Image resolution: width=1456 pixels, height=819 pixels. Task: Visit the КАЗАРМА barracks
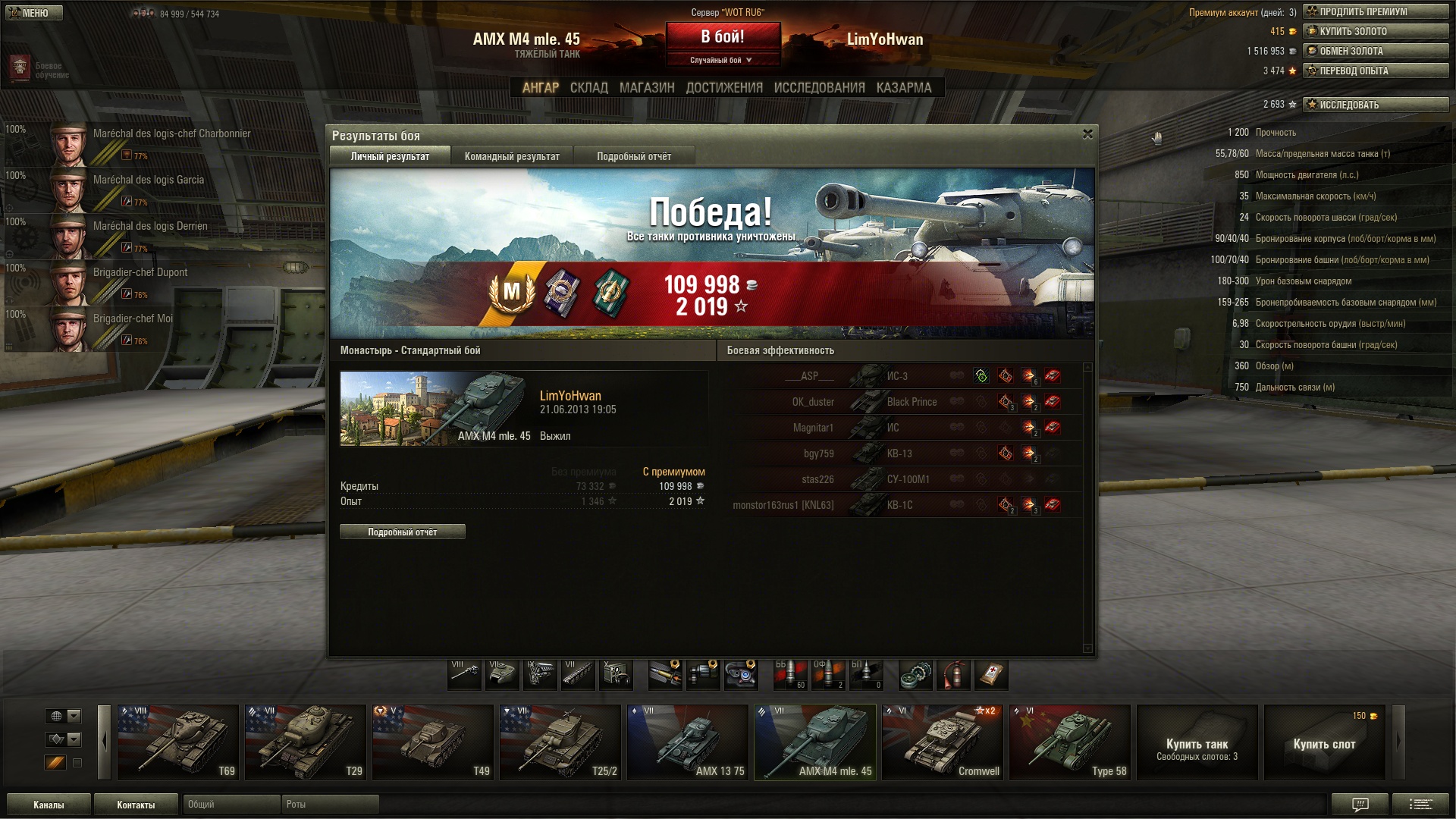(x=903, y=88)
